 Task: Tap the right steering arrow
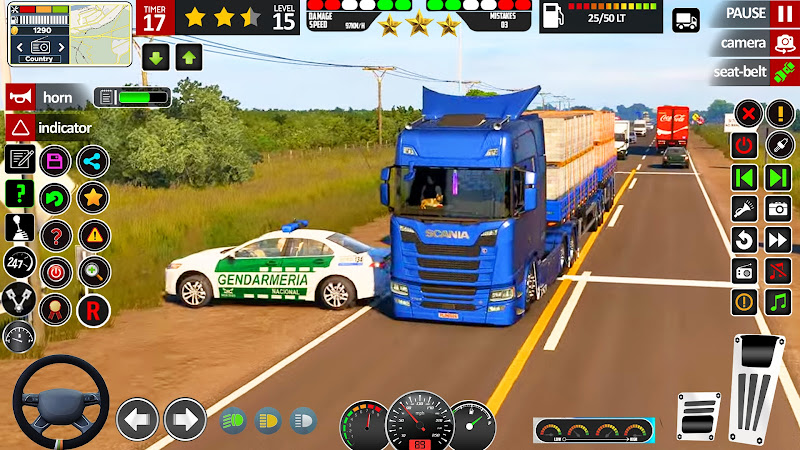pos(184,419)
